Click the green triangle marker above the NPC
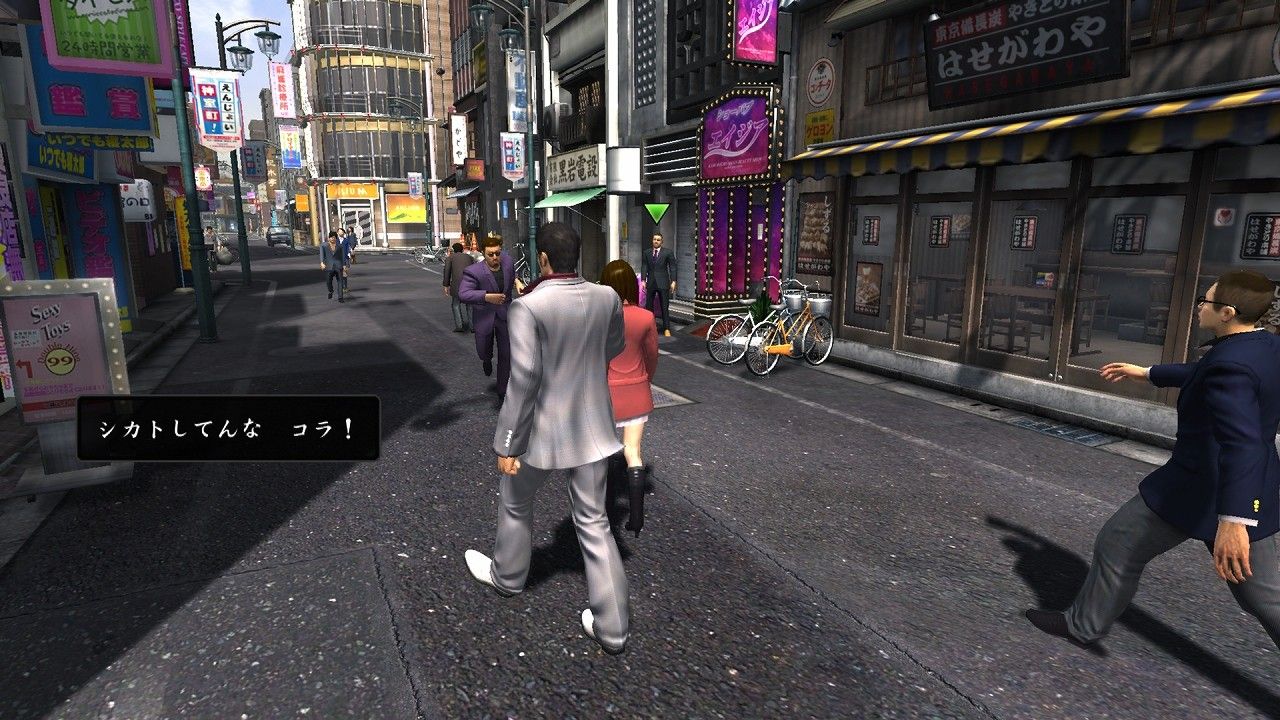Screen dimensions: 1280x720 pos(658,211)
